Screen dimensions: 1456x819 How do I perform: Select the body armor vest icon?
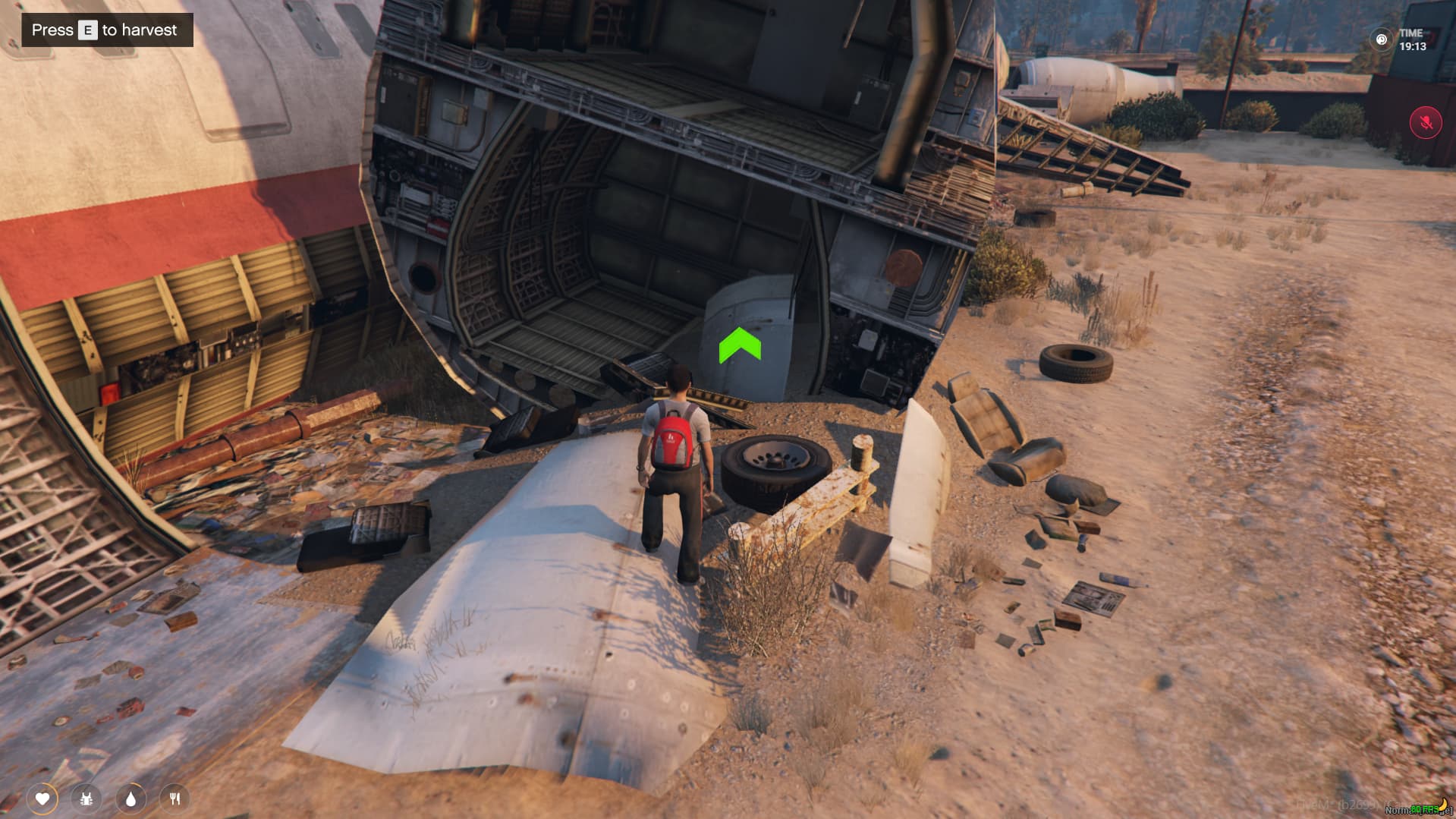[86, 799]
